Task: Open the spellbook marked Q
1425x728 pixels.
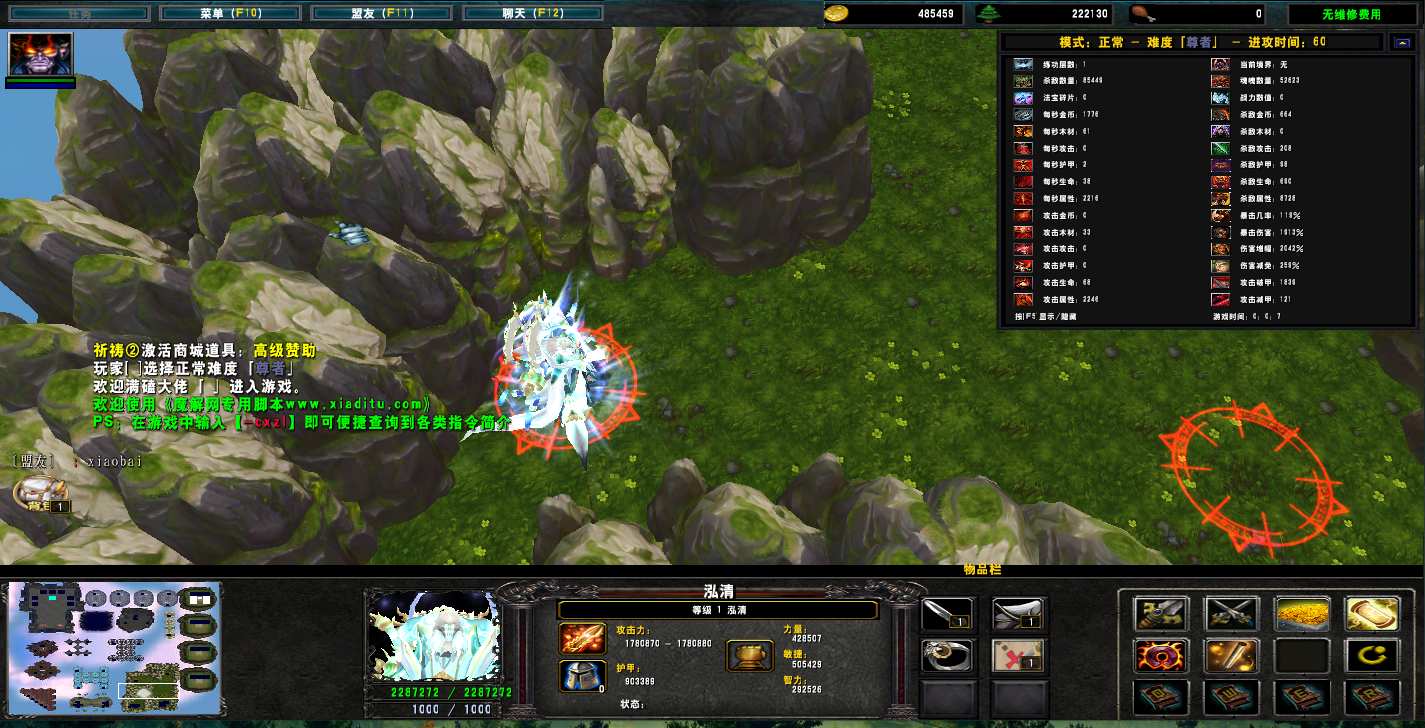Action: [1161, 697]
